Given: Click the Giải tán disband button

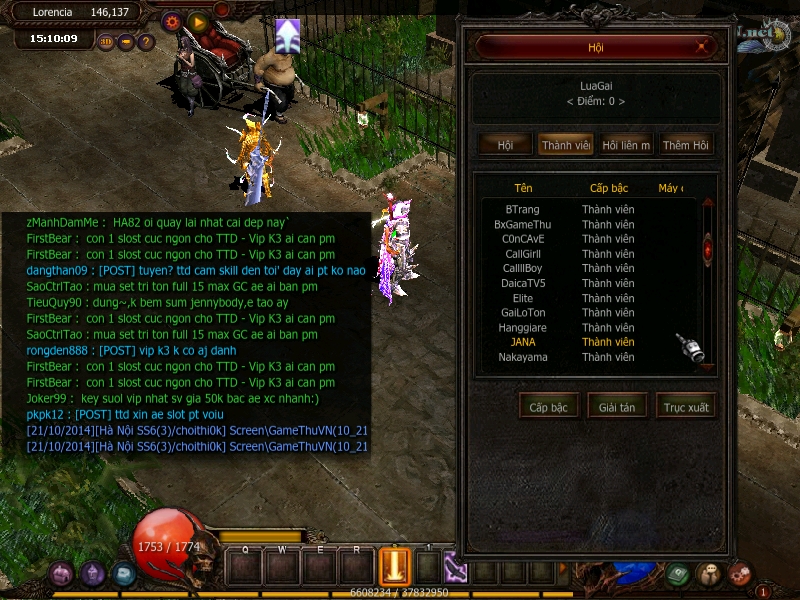Looking at the screenshot, I should coord(617,407).
